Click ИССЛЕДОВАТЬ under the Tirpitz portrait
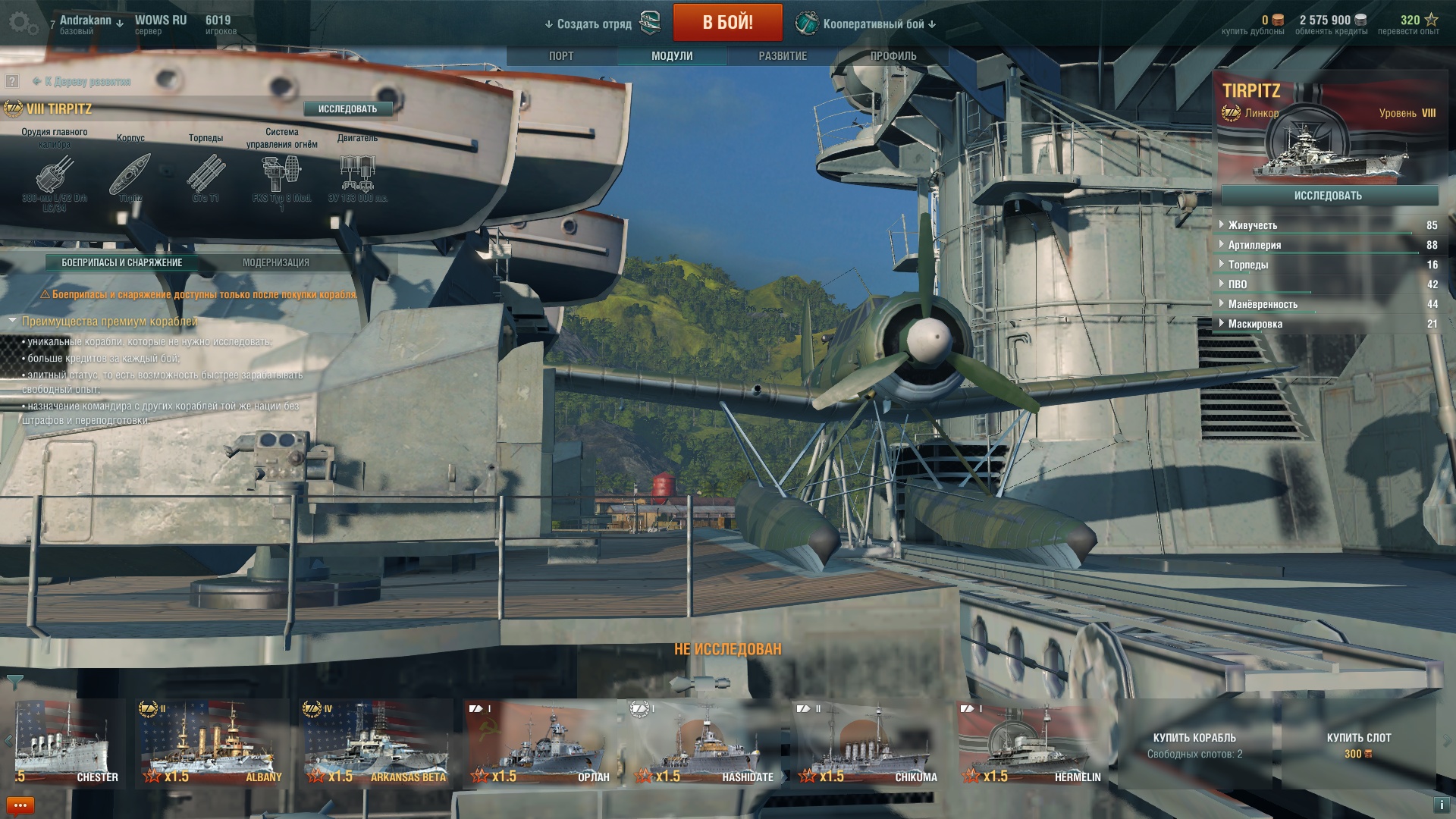The image size is (1456, 819). pos(1327,196)
